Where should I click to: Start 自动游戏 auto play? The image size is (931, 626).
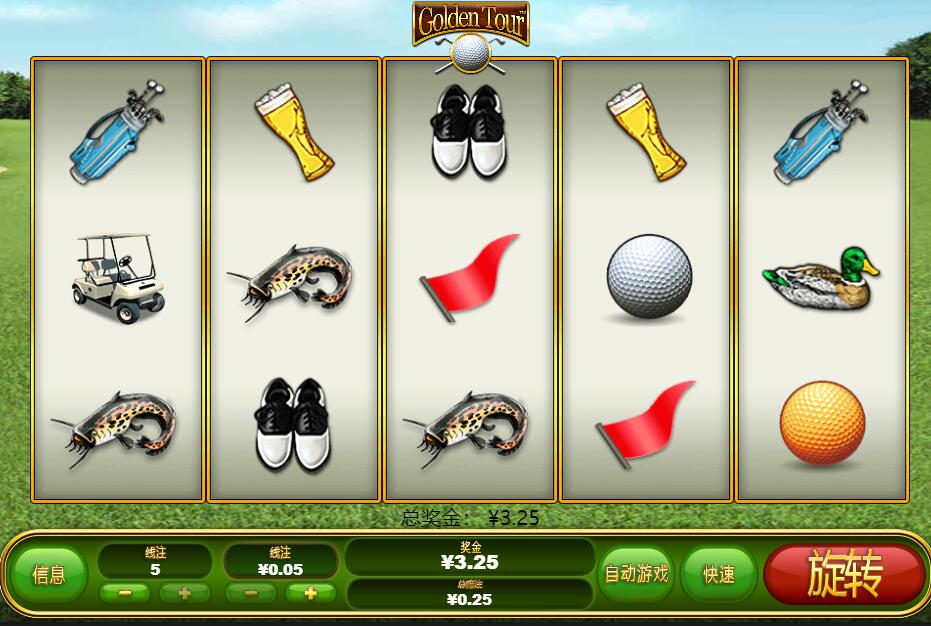click(637, 574)
